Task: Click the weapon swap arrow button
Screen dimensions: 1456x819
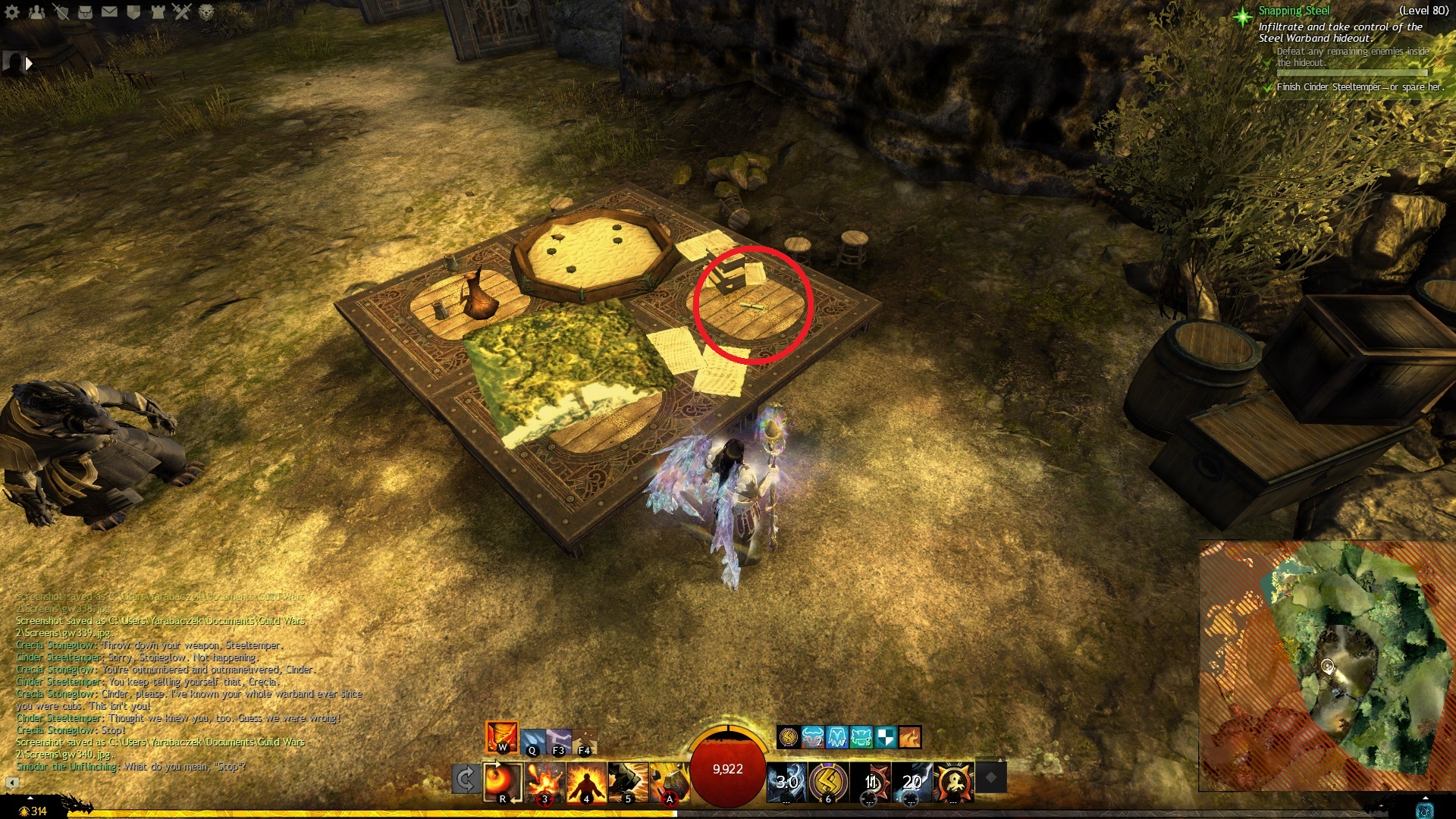Action: [x=466, y=780]
